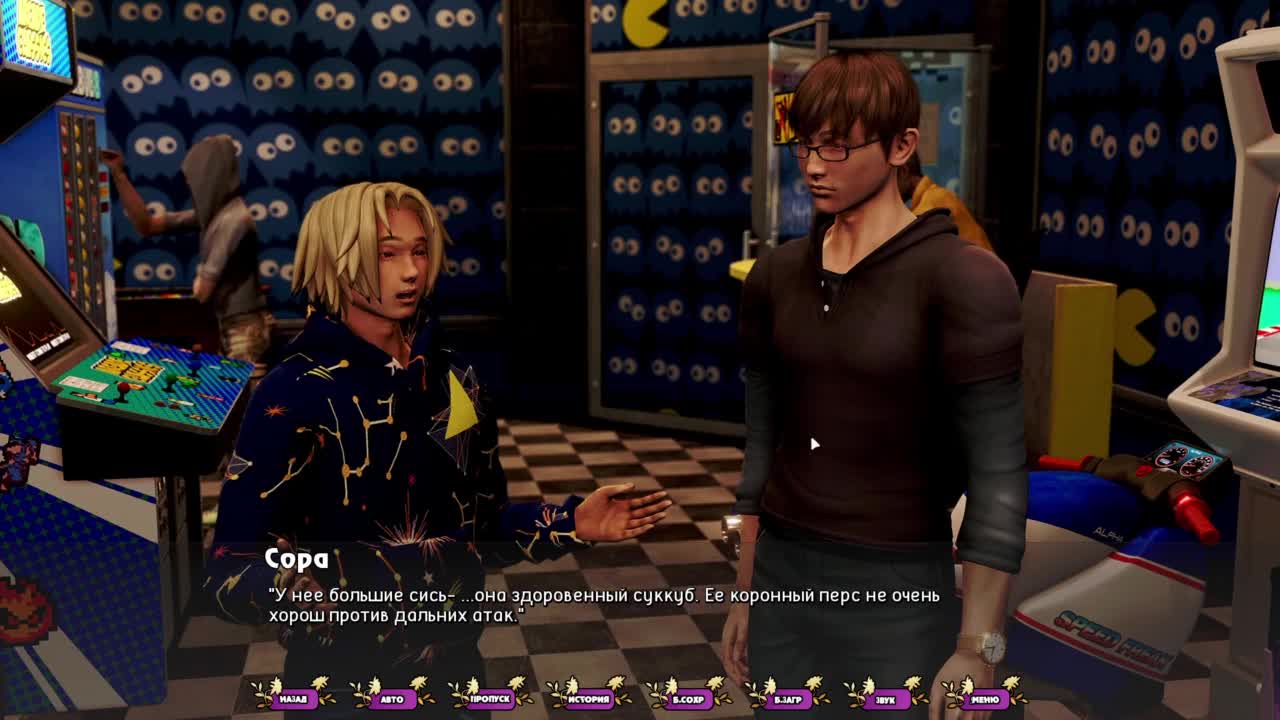
Task: Open the История dialogue history
Action: 589,699
